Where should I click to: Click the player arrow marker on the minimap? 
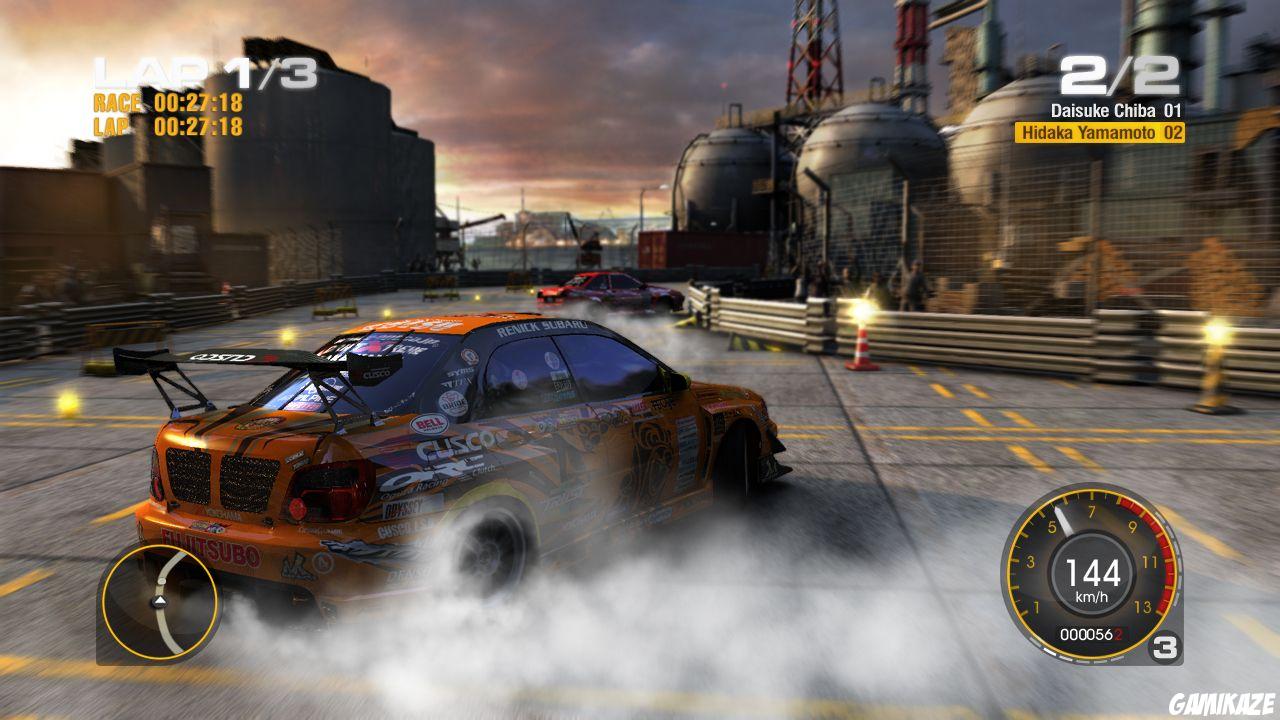[x=160, y=602]
